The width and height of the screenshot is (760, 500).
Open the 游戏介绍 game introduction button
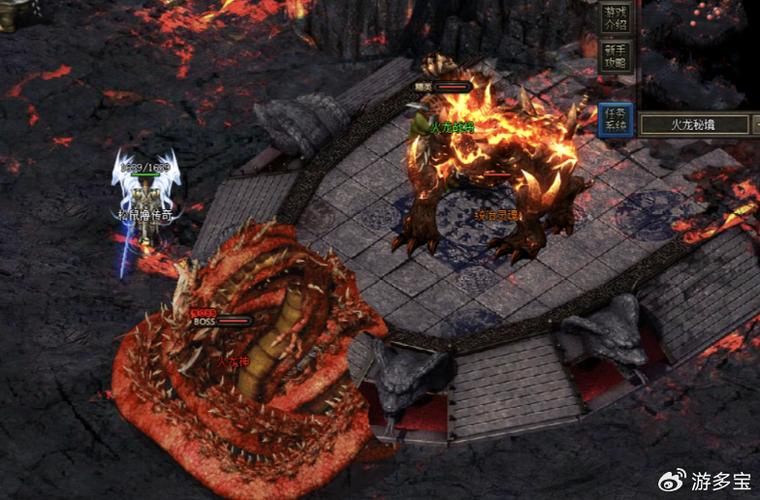coord(615,18)
